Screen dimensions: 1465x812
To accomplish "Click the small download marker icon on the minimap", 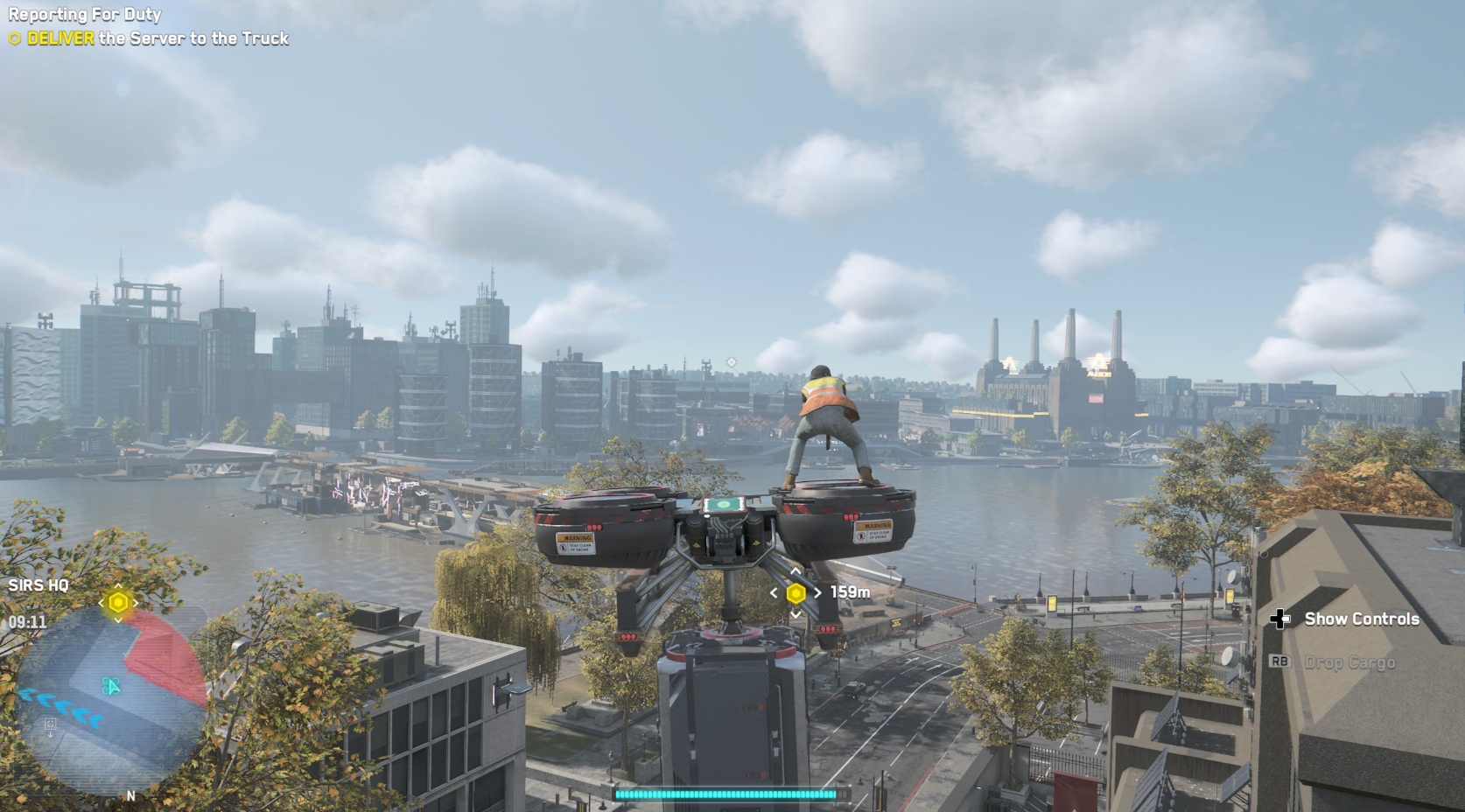I will (49, 724).
